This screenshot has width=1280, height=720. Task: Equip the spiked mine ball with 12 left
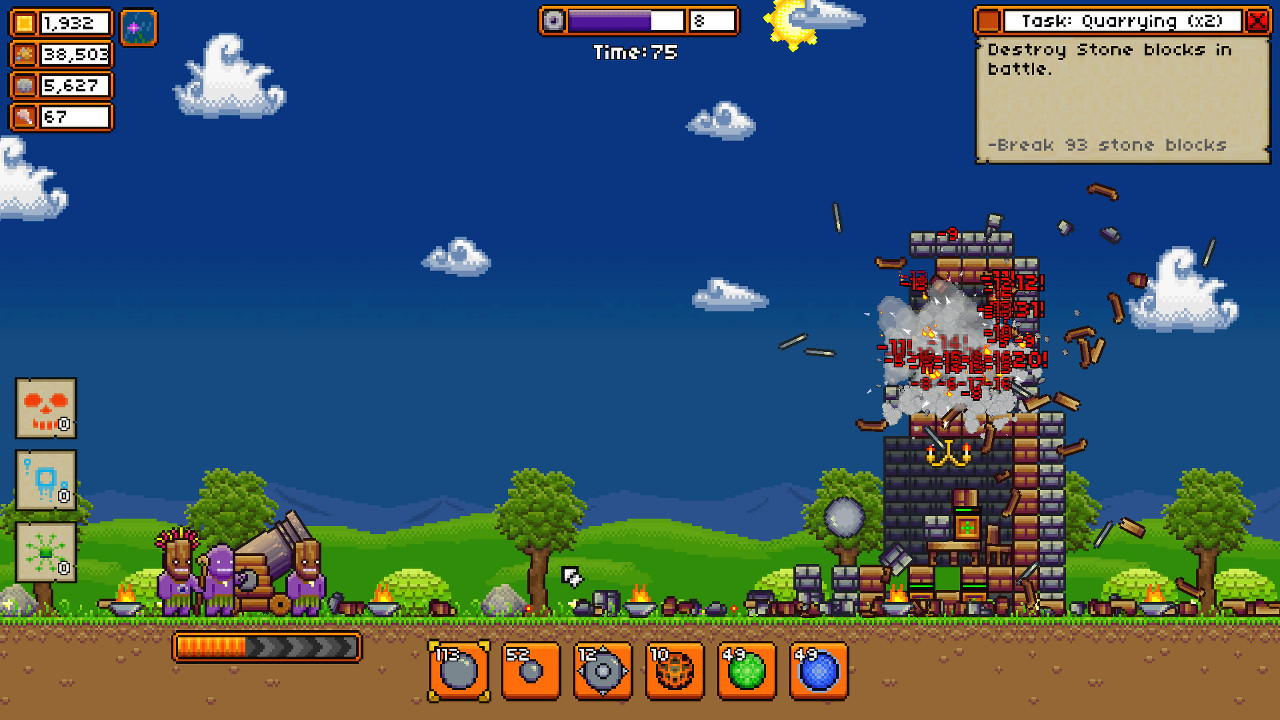601,671
